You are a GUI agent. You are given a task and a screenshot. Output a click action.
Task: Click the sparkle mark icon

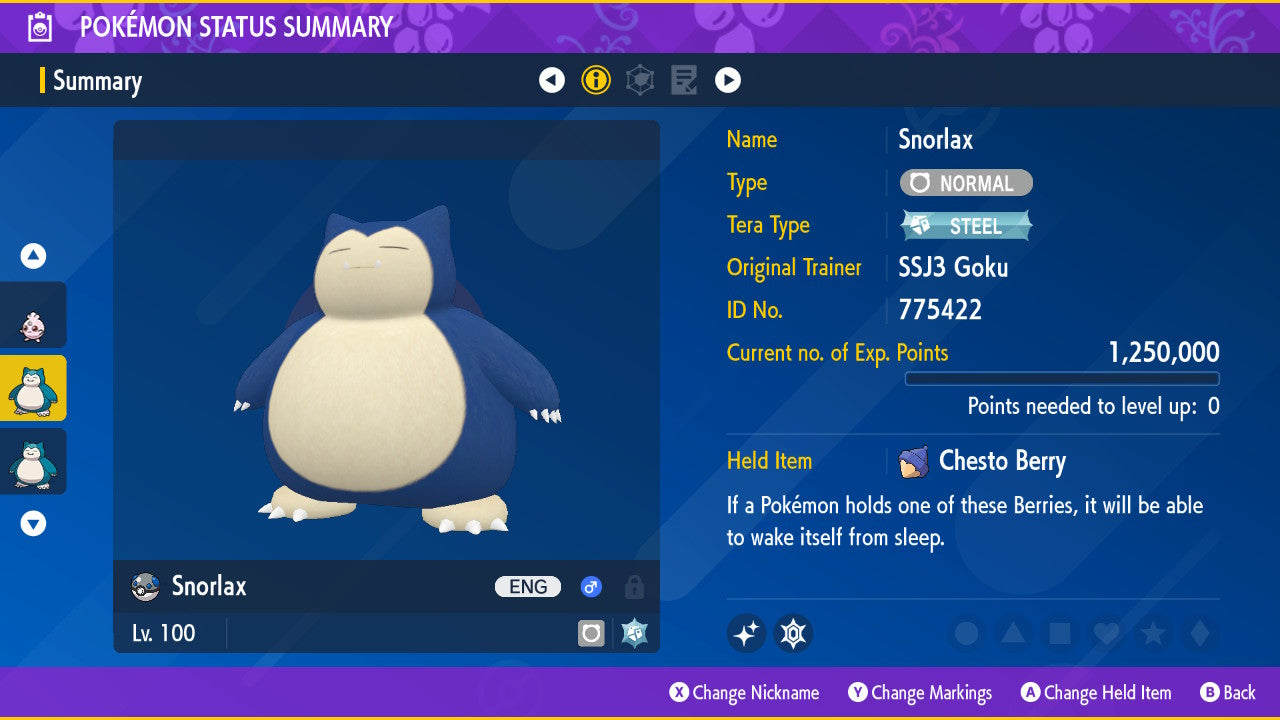click(746, 633)
